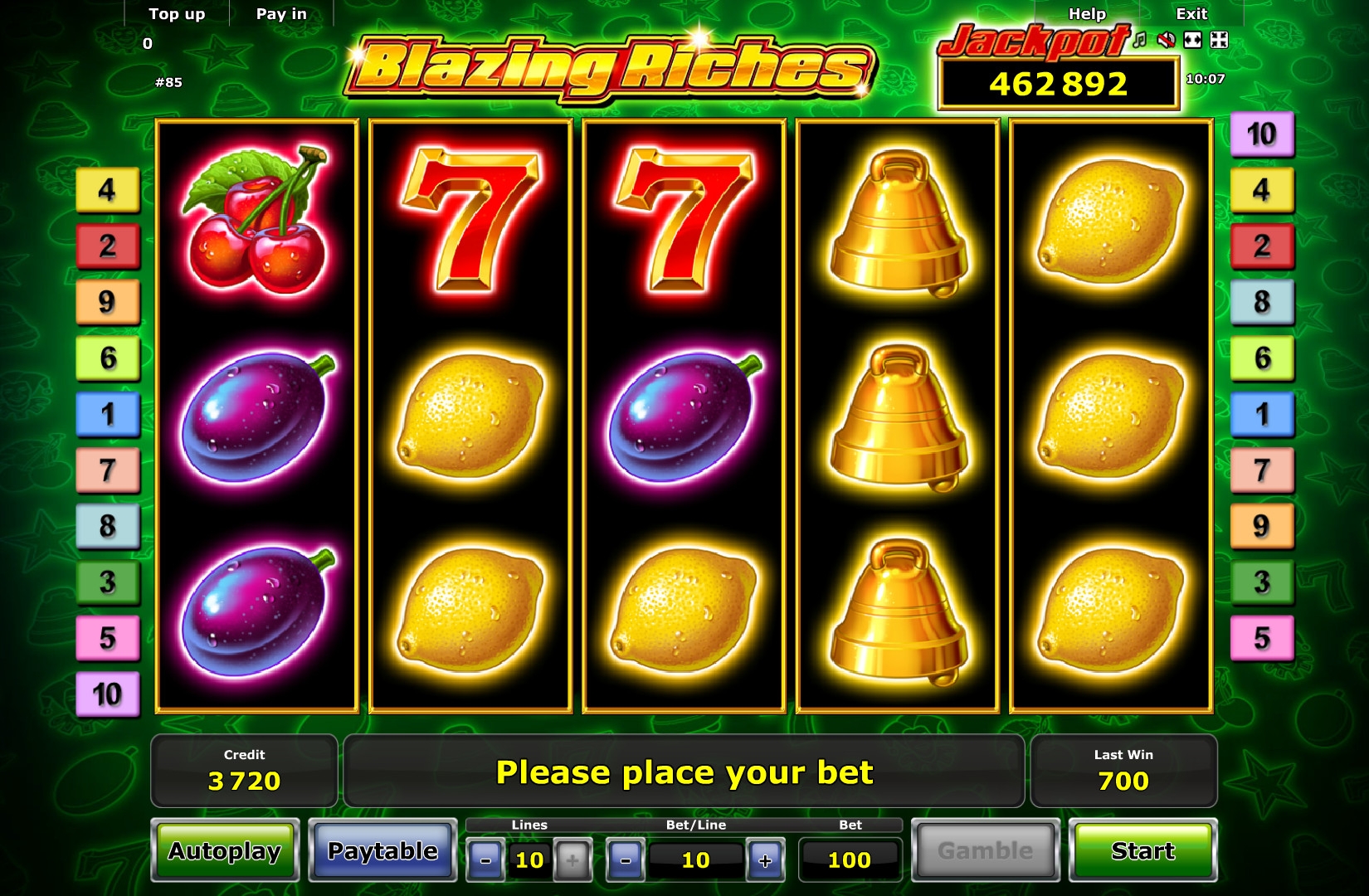
Task: Select the blue payline 1 marker on the left
Action: tap(108, 414)
